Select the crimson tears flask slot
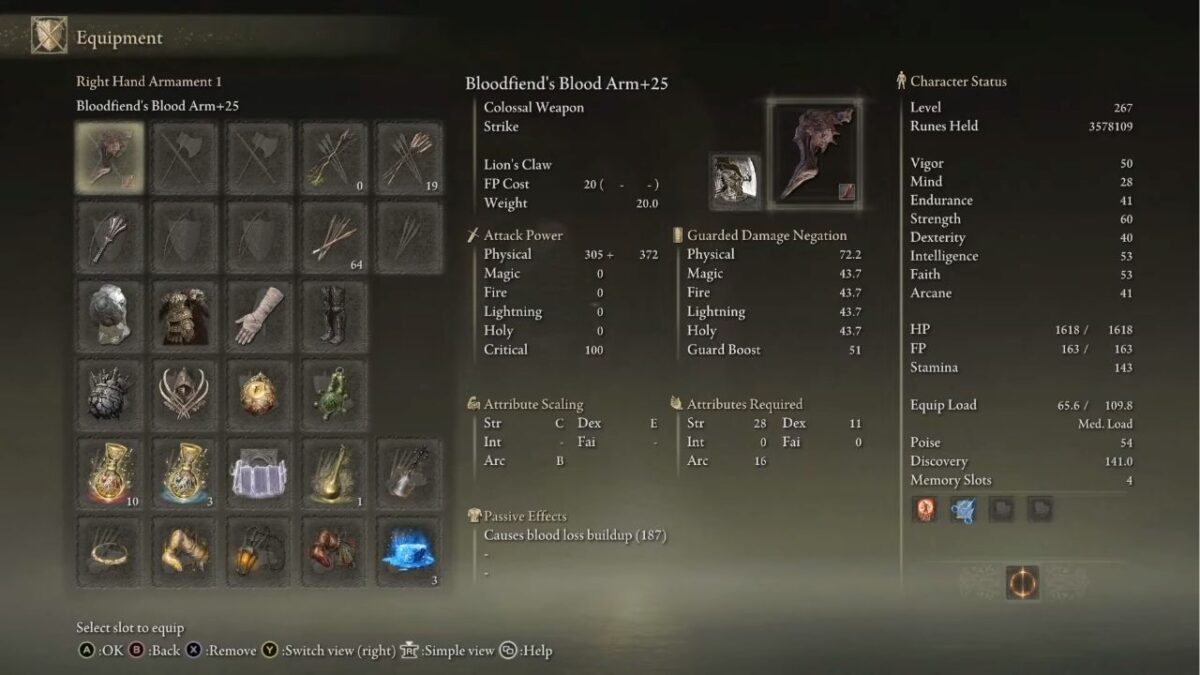The width and height of the screenshot is (1200, 675). 110,472
